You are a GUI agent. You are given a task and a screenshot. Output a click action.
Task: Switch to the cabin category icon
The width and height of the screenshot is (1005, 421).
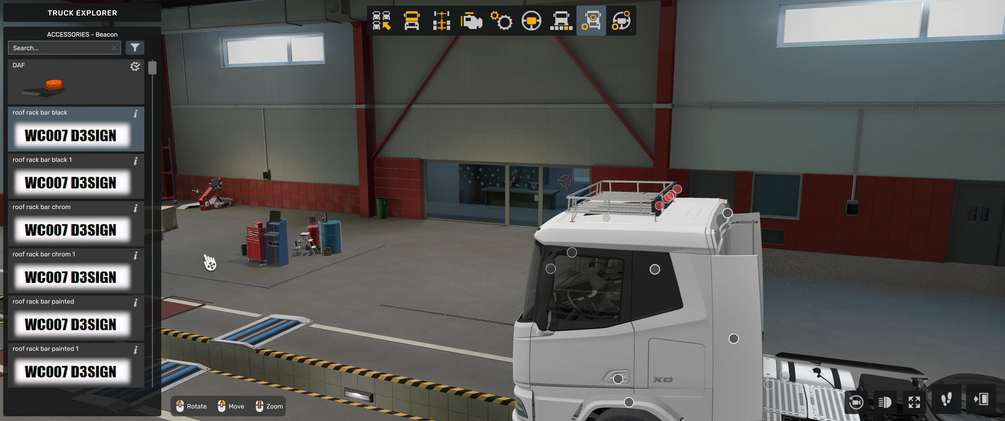tap(411, 21)
